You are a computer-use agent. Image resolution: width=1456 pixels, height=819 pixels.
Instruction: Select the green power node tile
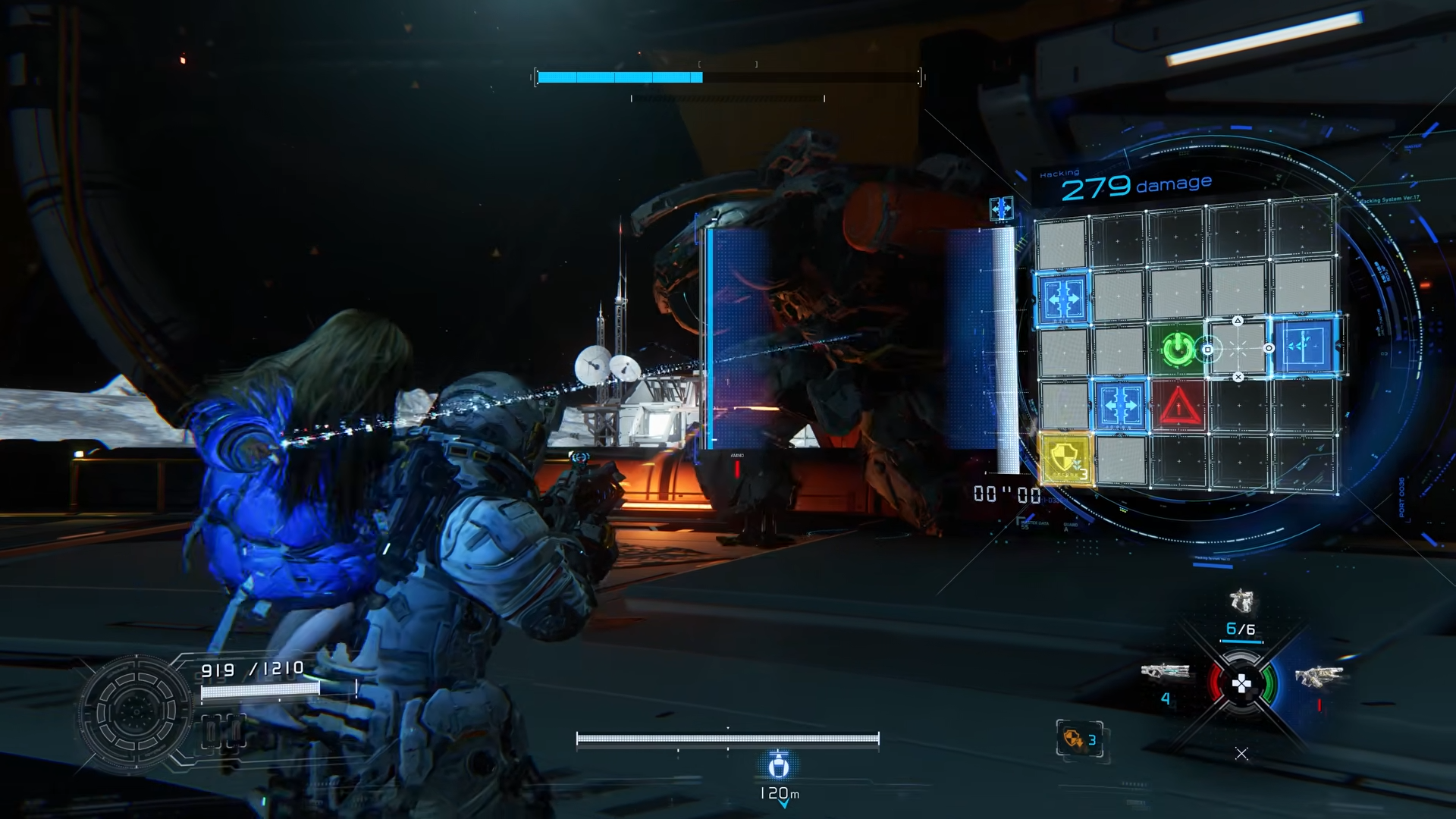coord(1176,350)
